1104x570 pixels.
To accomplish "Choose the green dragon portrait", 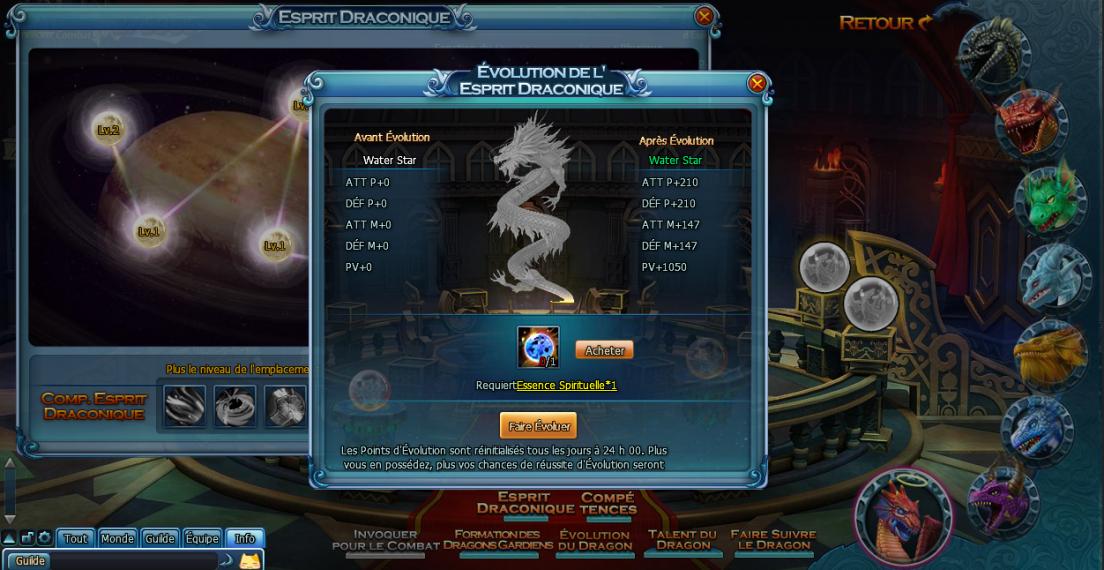I will click(x=1050, y=199).
